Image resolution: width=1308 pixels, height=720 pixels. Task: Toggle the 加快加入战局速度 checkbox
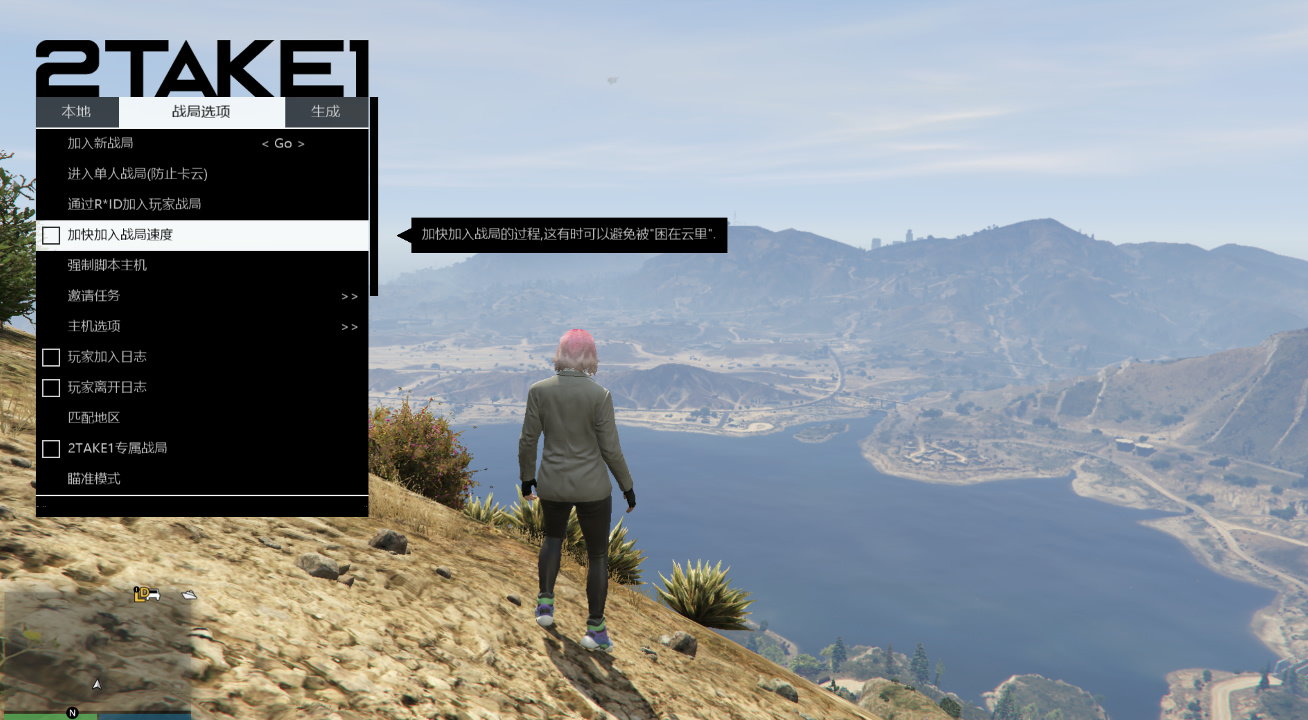click(51, 236)
